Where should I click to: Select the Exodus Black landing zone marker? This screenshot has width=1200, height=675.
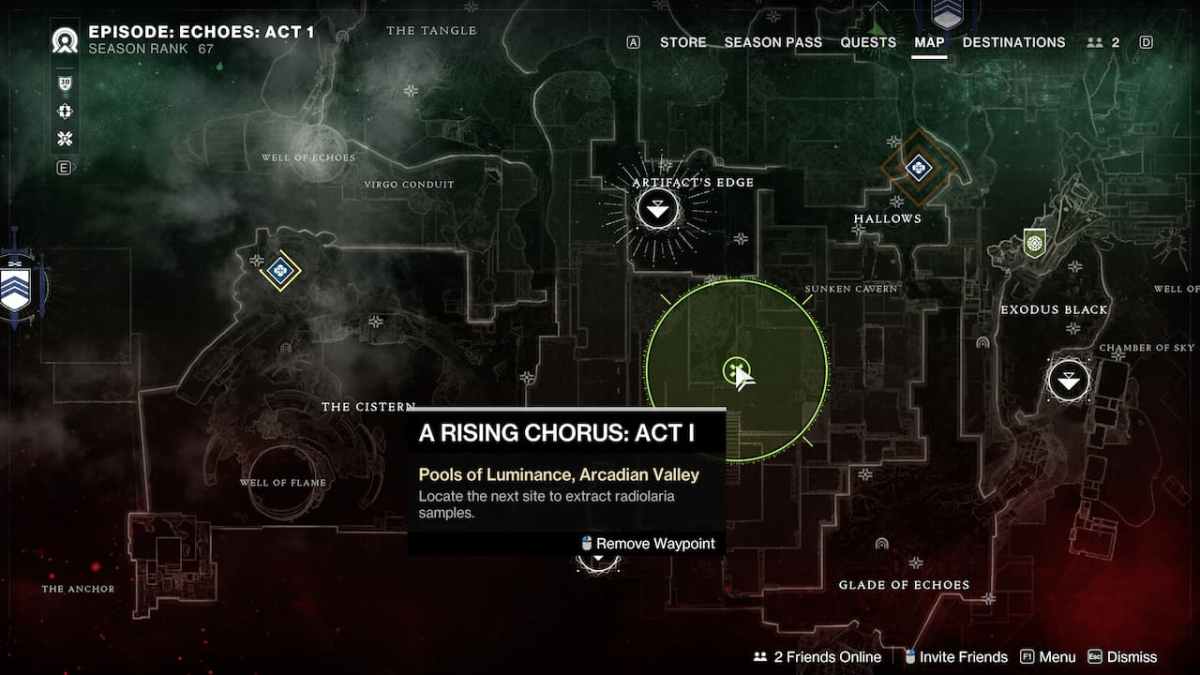[x=1068, y=380]
